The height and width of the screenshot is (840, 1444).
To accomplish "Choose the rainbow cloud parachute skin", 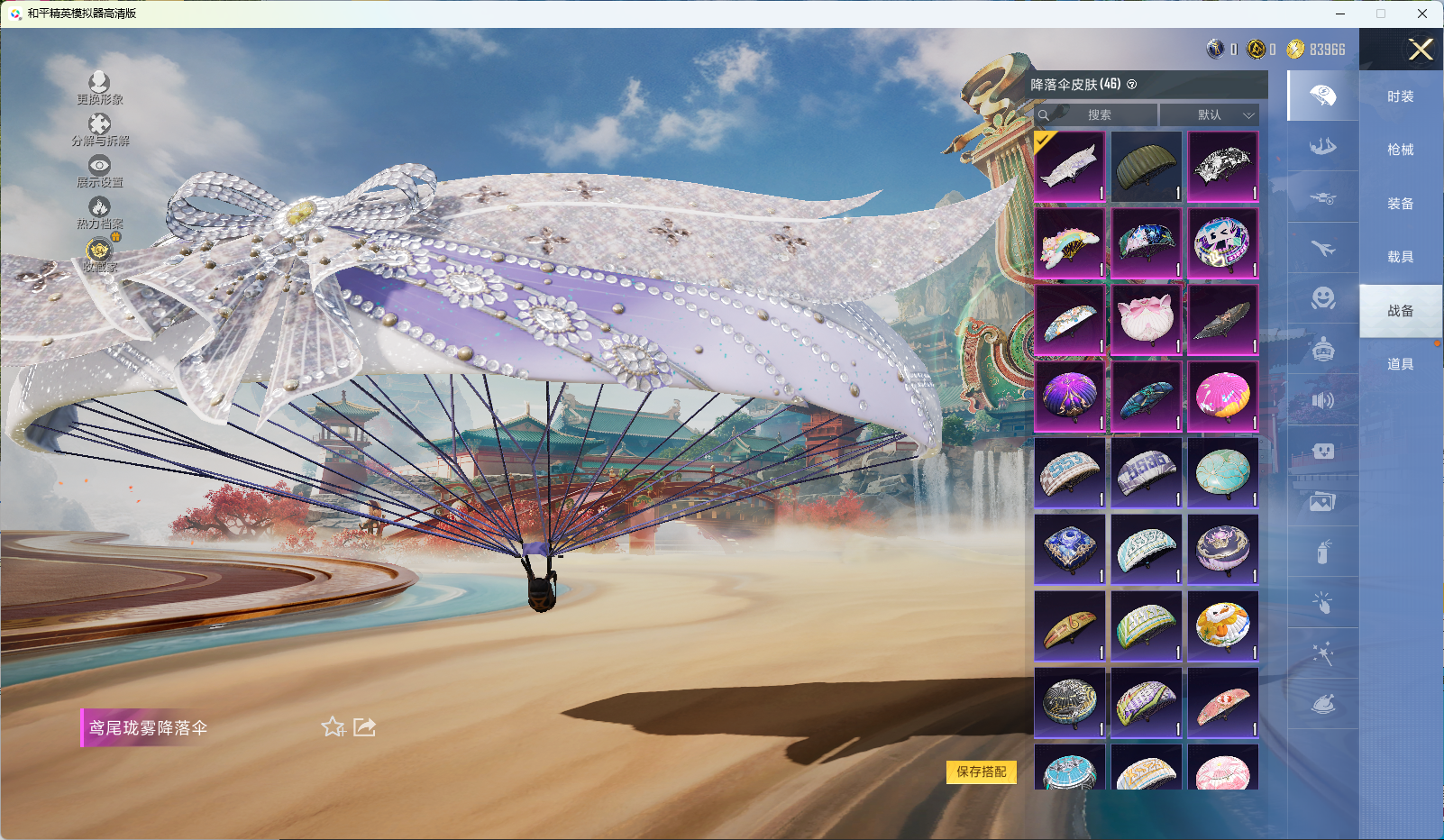I will 1070,243.
